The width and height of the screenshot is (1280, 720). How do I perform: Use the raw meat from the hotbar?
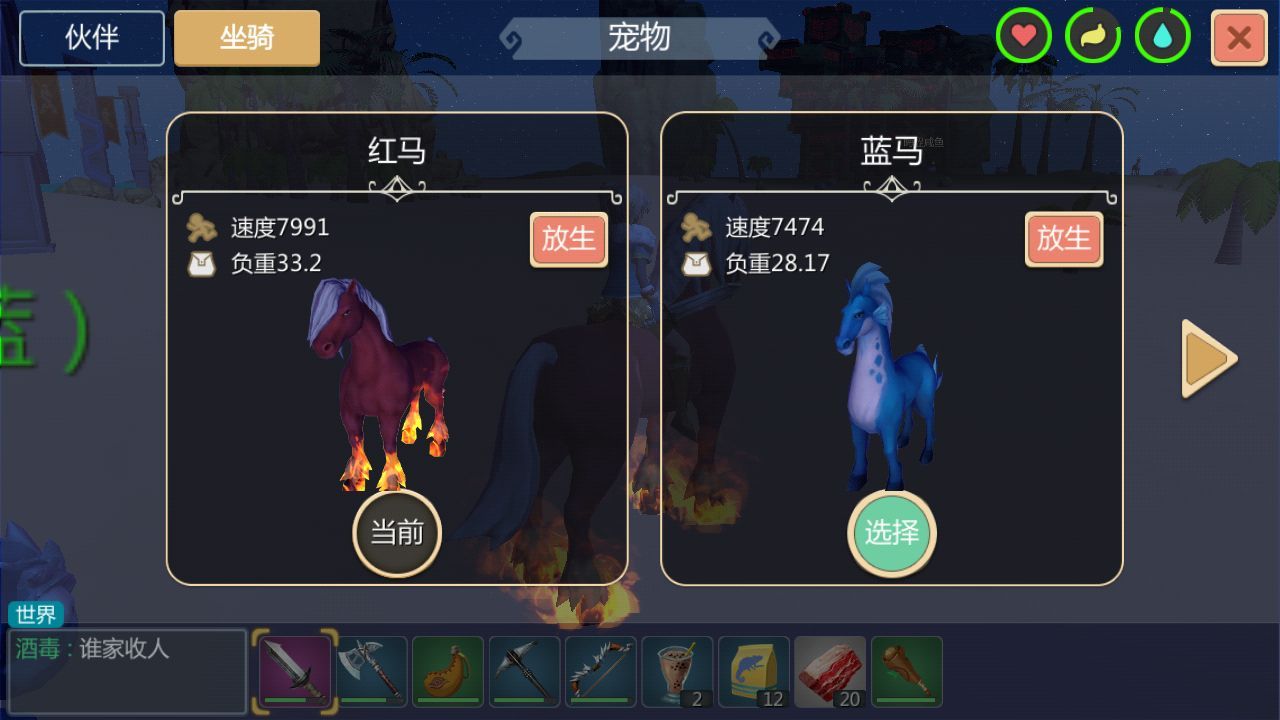(828, 670)
